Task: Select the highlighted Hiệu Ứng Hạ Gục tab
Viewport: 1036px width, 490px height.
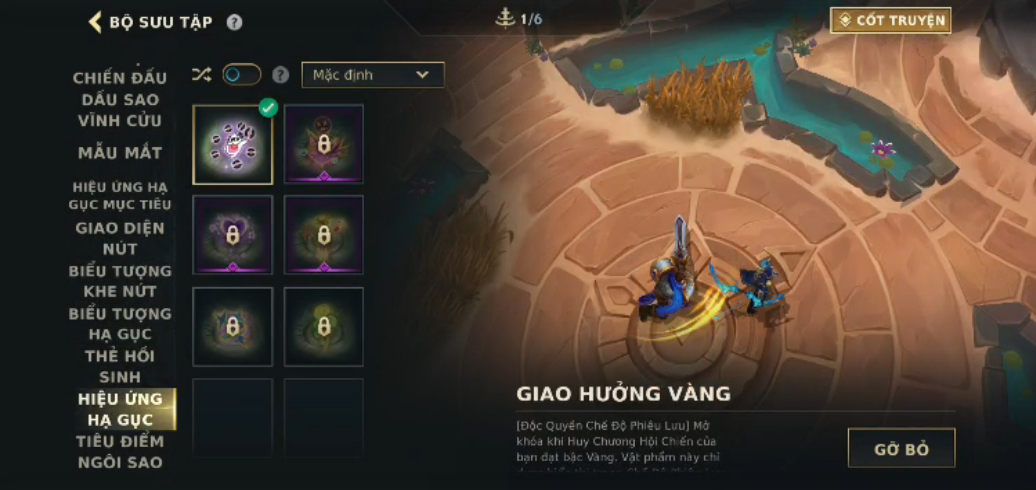Action: [120, 408]
